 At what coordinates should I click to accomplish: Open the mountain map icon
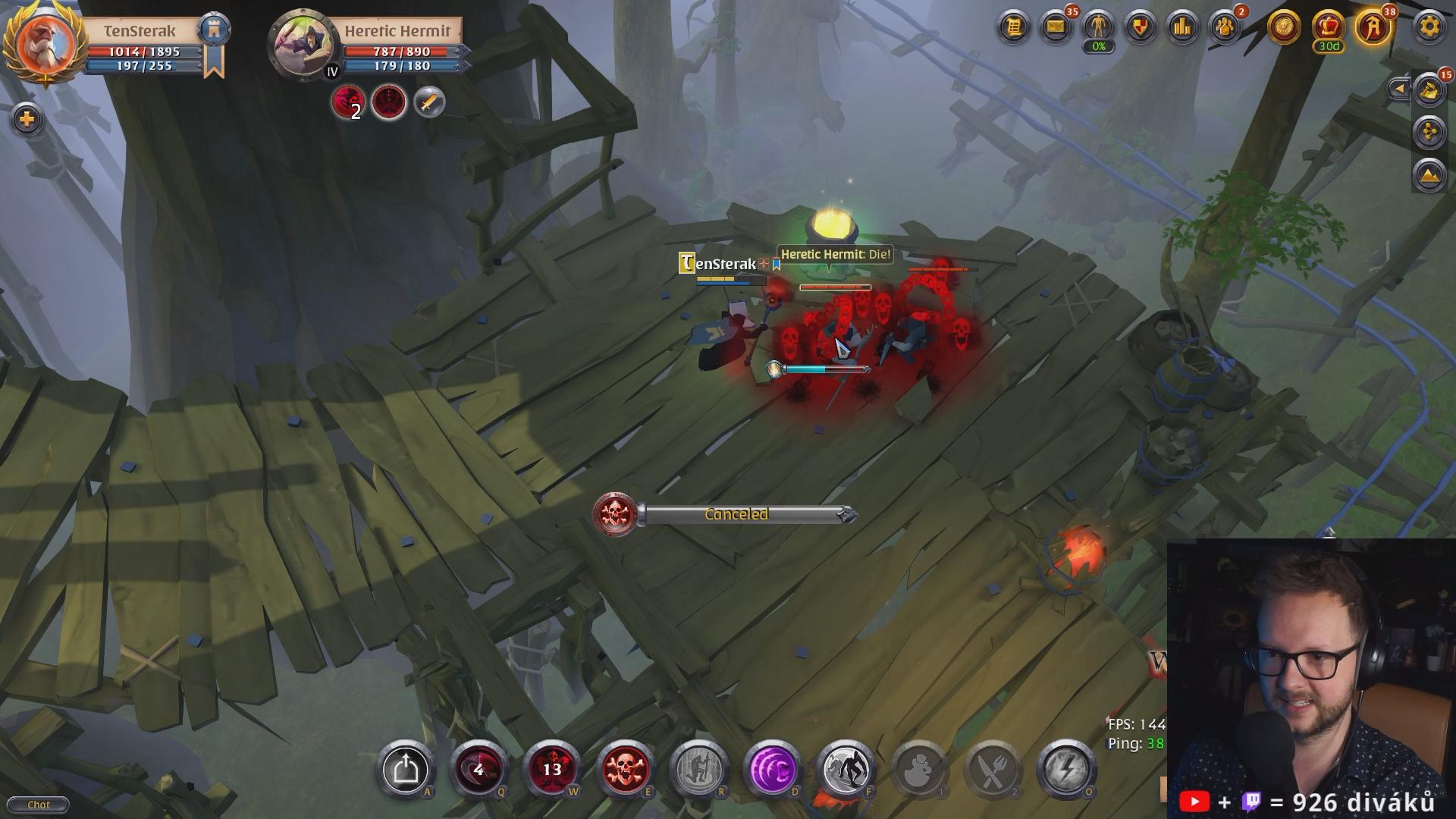(x=1429, y=175)
